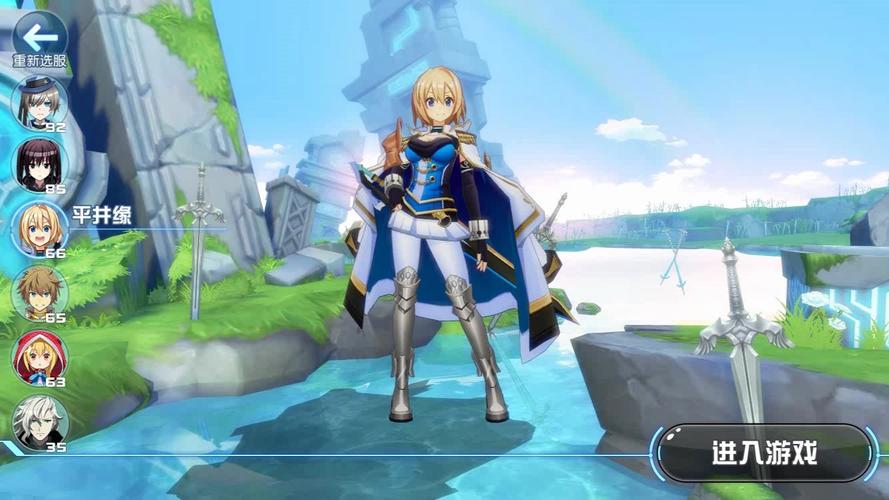Image resolution: width=889 pixels, height=500 pixels.
Task: Click the back arrow to reselect server
Action: click(40, 37)
